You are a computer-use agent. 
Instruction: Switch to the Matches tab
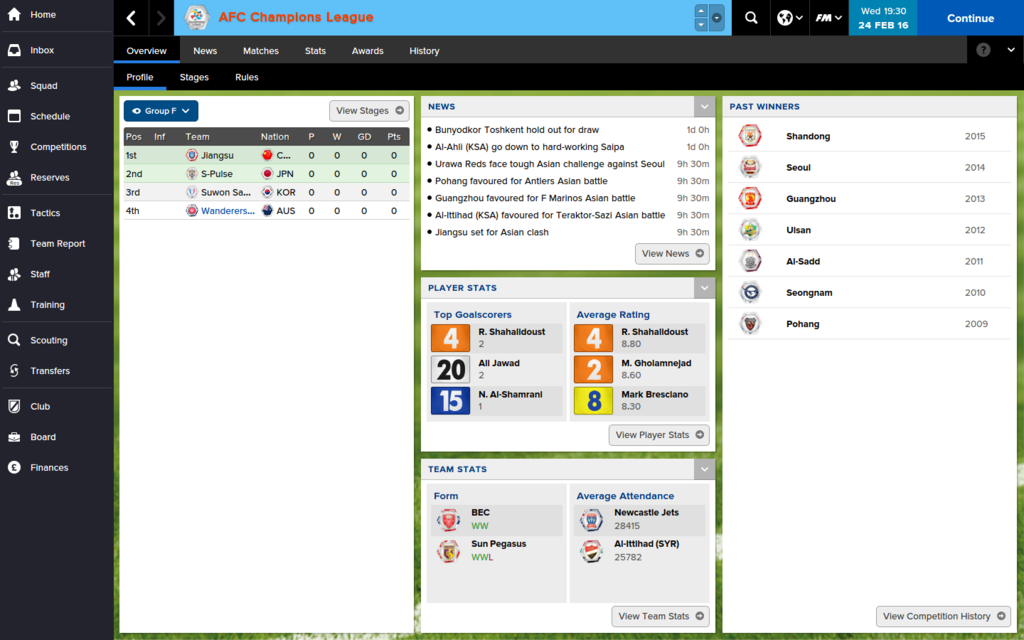click(x=261, y=51)
